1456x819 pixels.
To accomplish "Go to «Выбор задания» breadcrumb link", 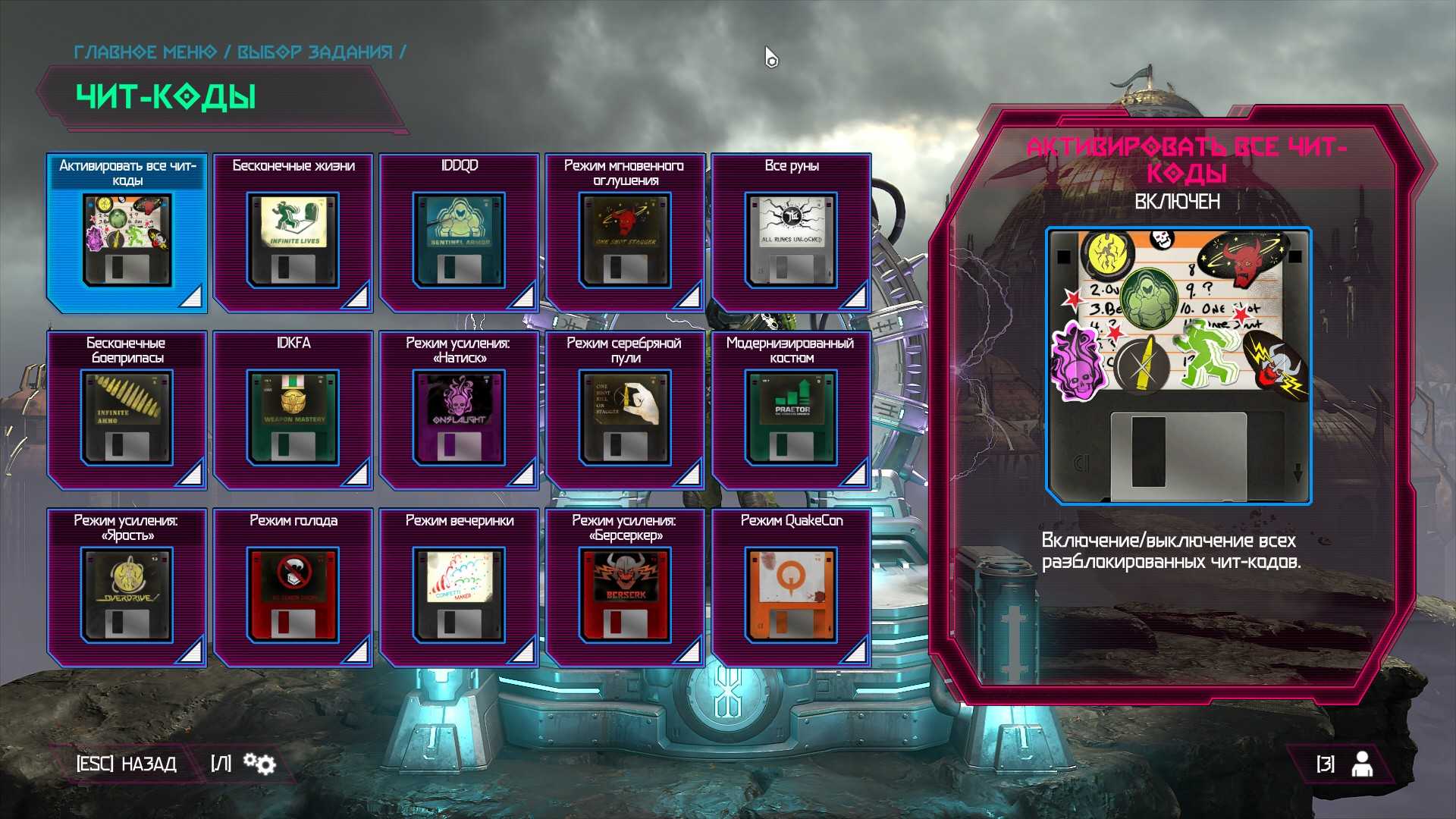I will click(315, 52).
